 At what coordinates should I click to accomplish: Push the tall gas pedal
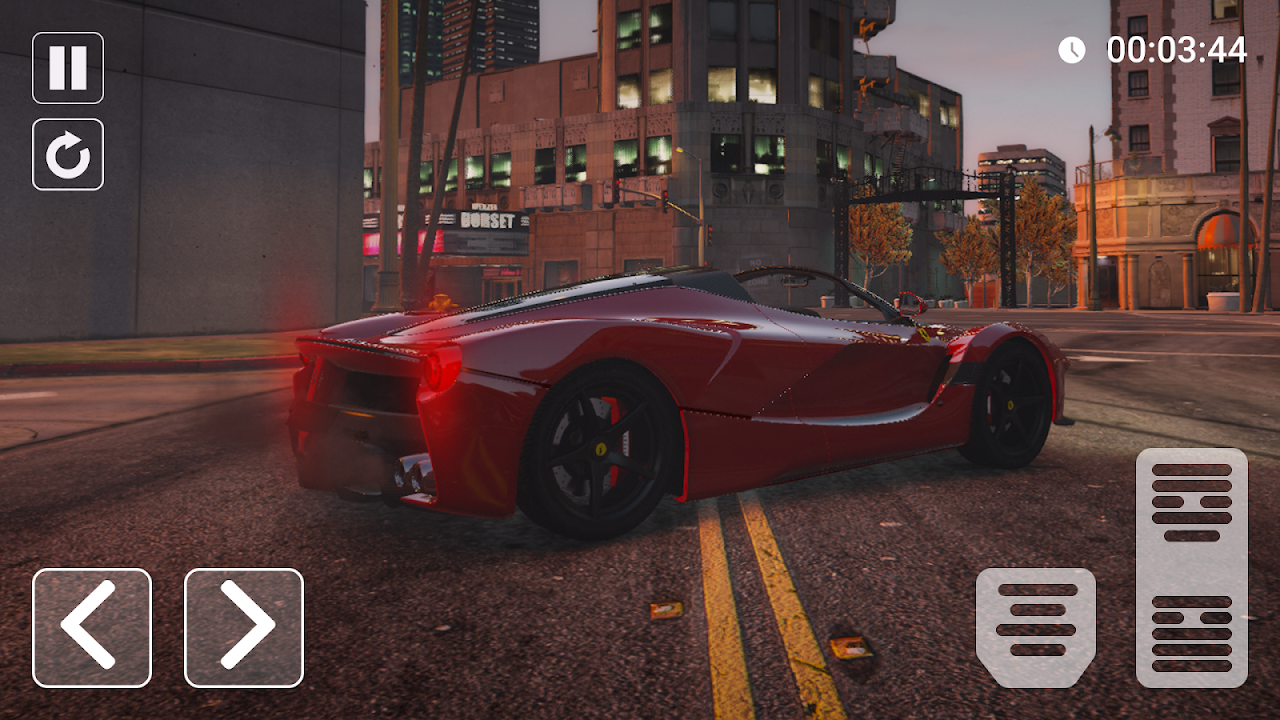pyautogui.click(x=1192, y=567)
